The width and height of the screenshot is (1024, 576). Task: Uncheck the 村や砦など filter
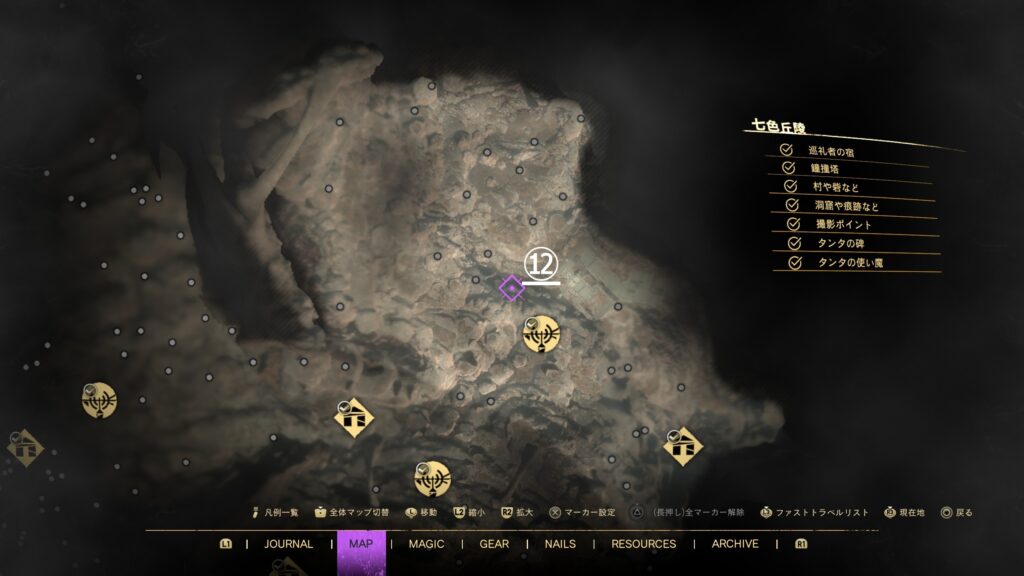(x=790, y=187)
